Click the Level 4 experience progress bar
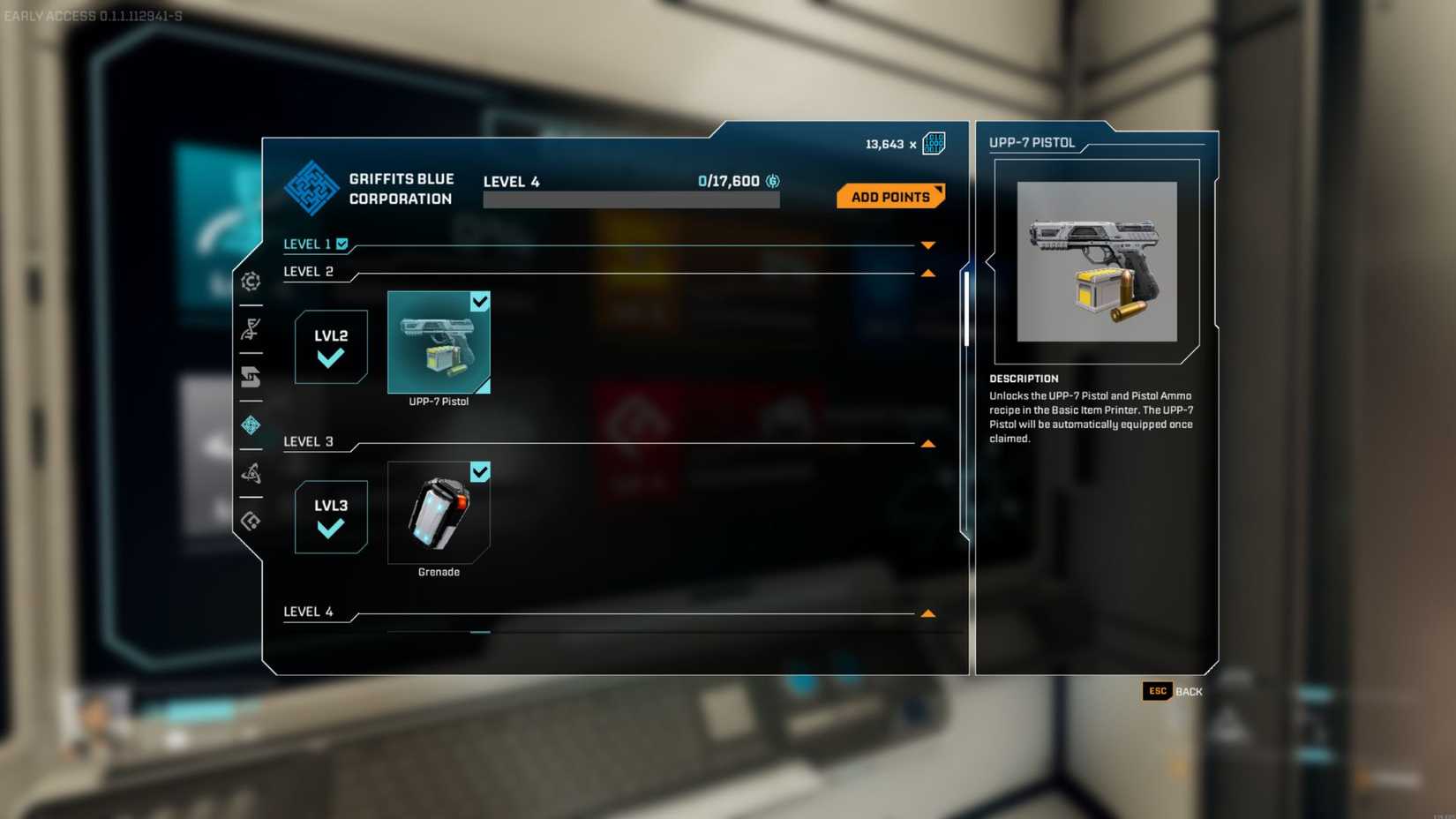This screenshot has width=1456, height=819. 631,198
